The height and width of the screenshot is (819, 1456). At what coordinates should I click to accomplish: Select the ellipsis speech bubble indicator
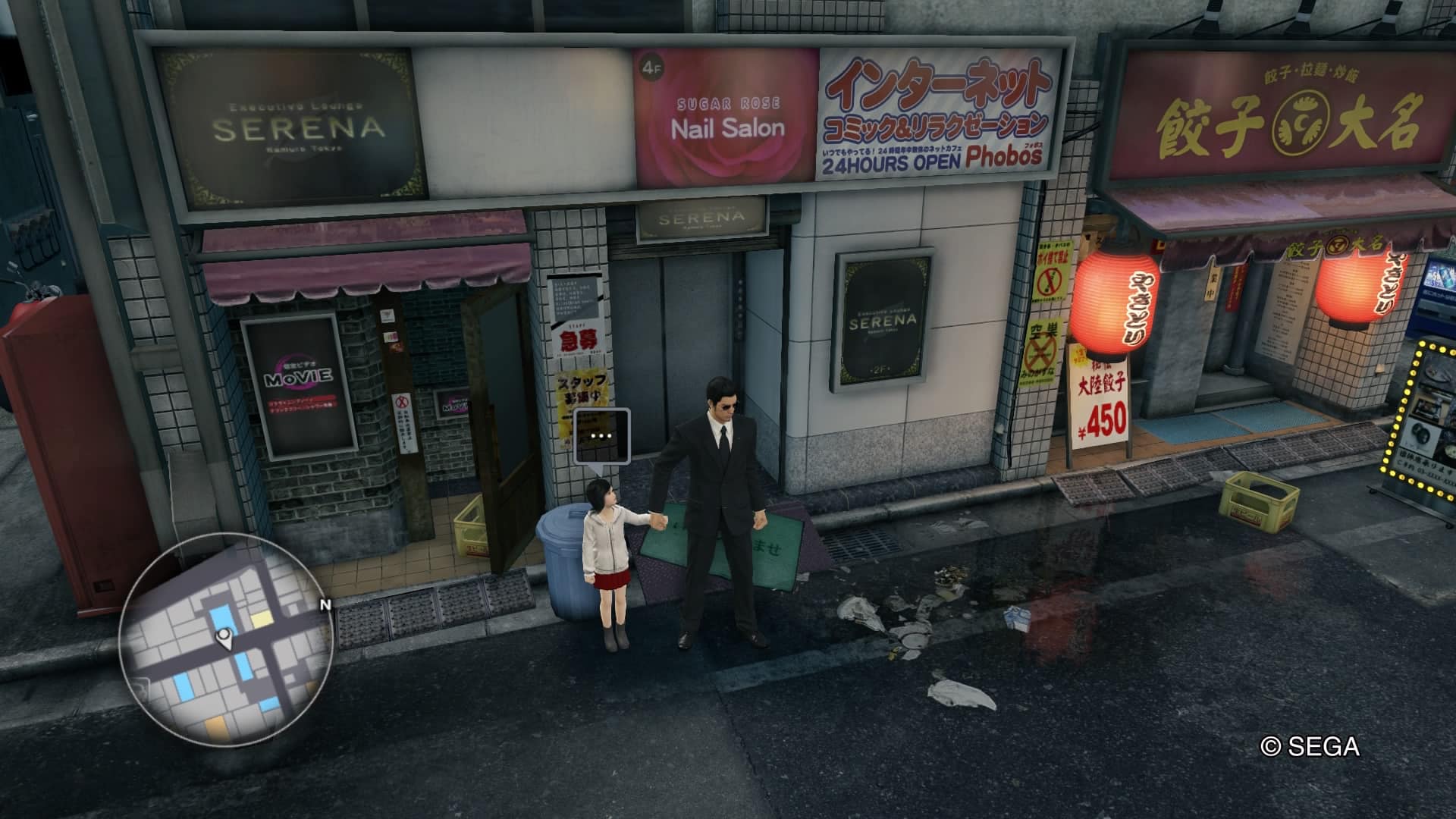tap(602, 436)
